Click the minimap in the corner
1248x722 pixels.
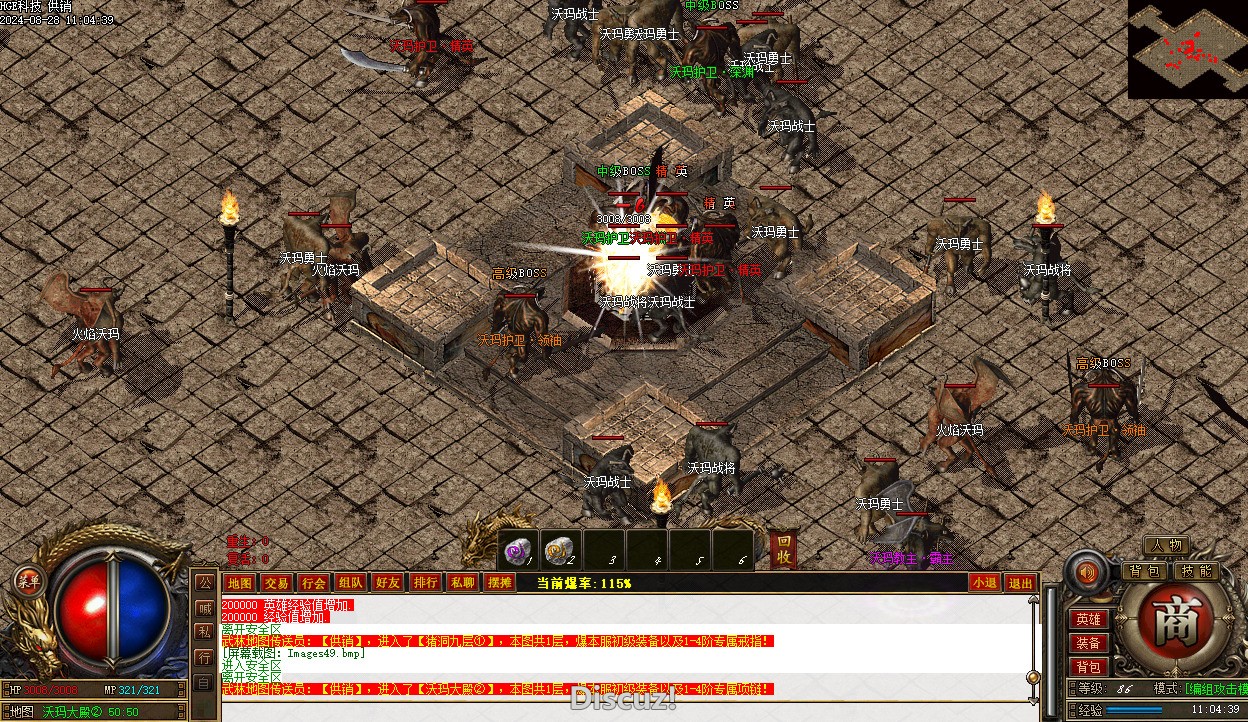pyautogui.click(x=1188, y=48)
